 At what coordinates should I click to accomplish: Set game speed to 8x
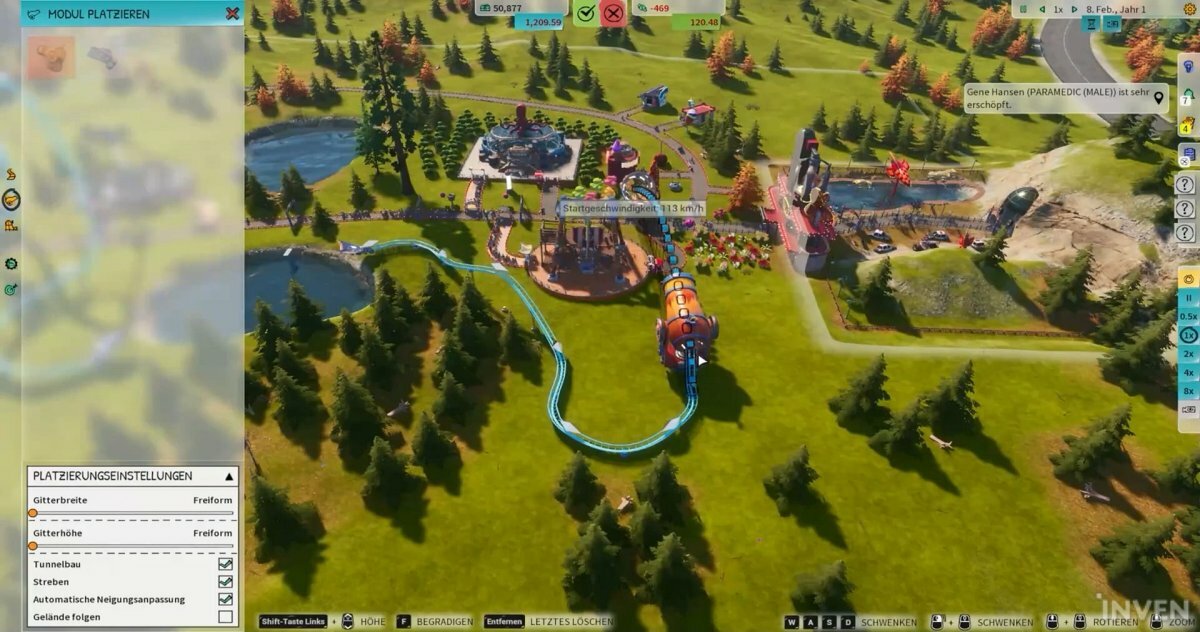pos(1189,391)
